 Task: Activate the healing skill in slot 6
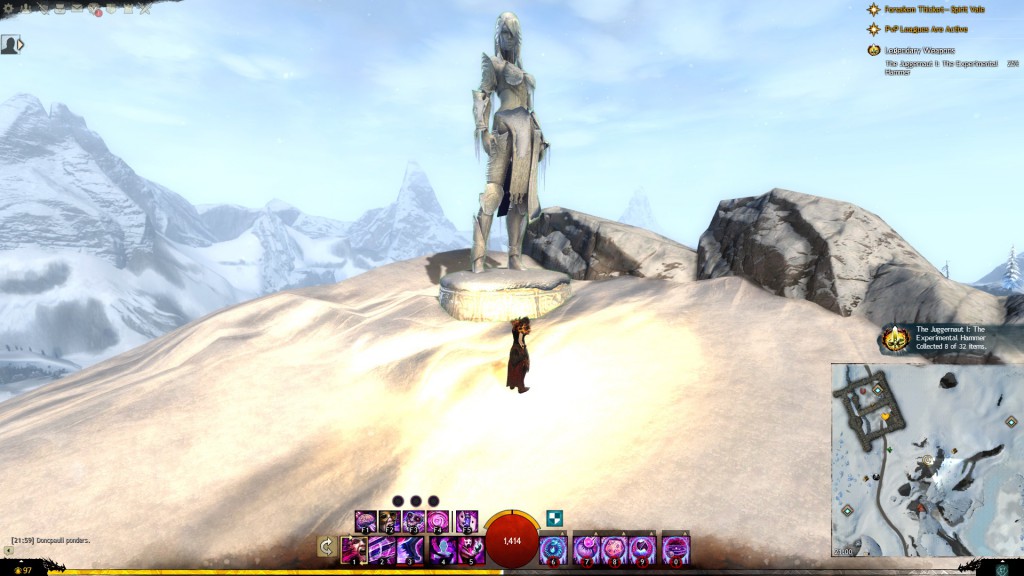click(x=553, y=550)
